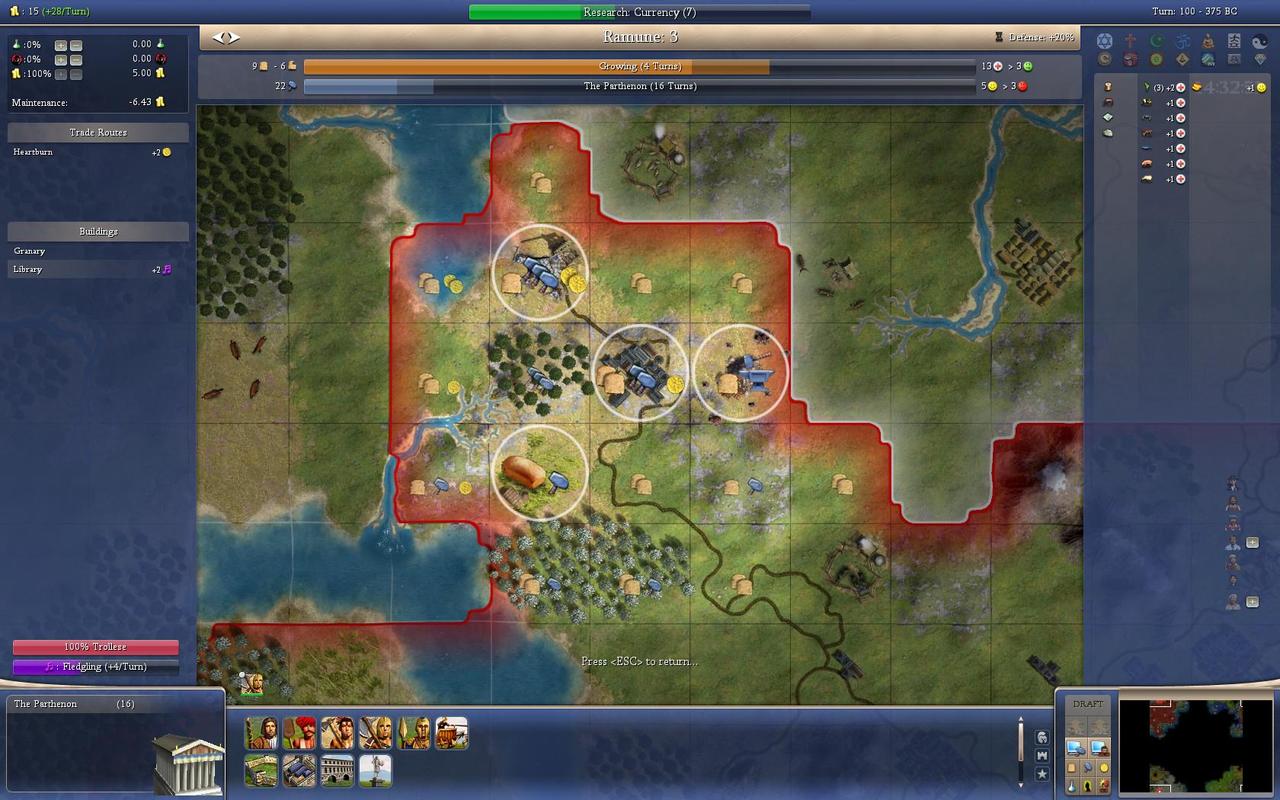Click The Parthenon production progress bar

pos(639,87)
